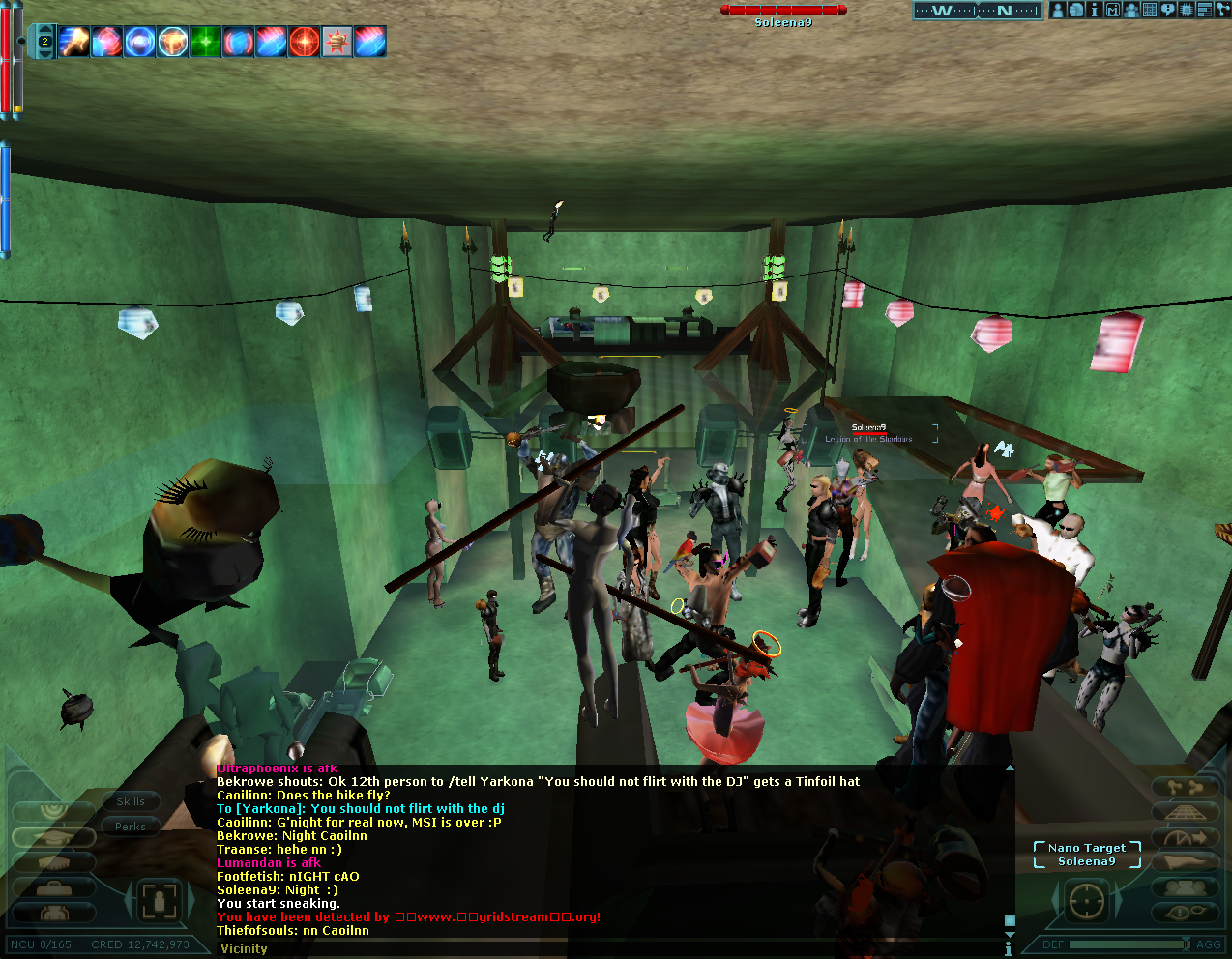Open the Skills button
The width and height of the screenshot is (1232, 959).
click(131, 801)
